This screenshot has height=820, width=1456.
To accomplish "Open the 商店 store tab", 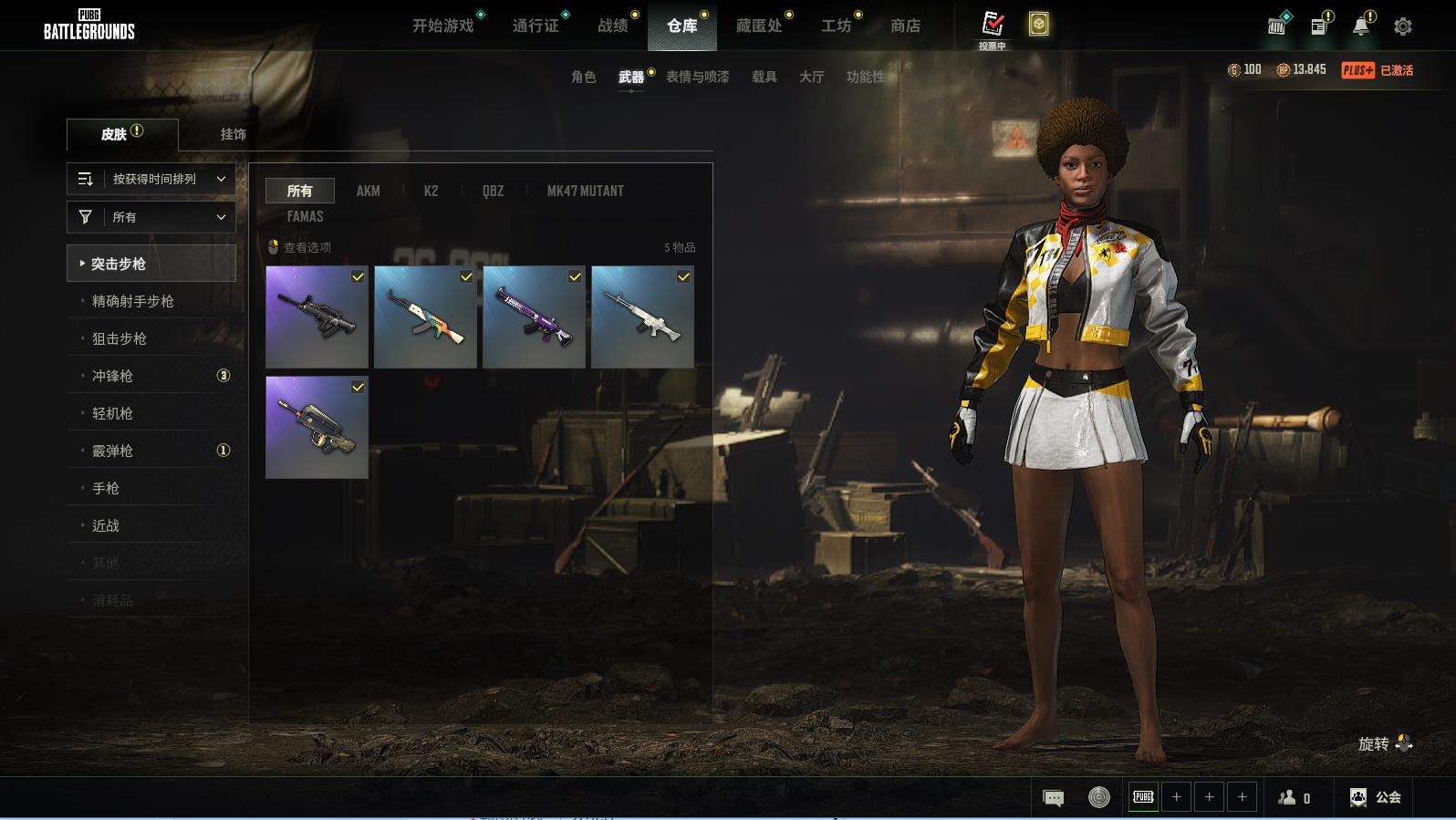I will point(905,26).
